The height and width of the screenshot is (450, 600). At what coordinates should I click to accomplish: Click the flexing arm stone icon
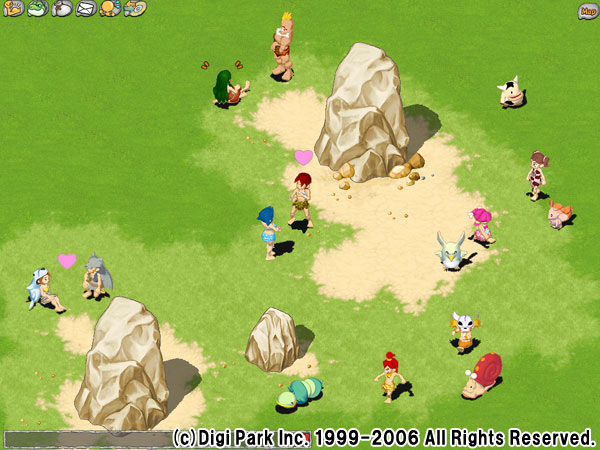click(x=14, y=9)
